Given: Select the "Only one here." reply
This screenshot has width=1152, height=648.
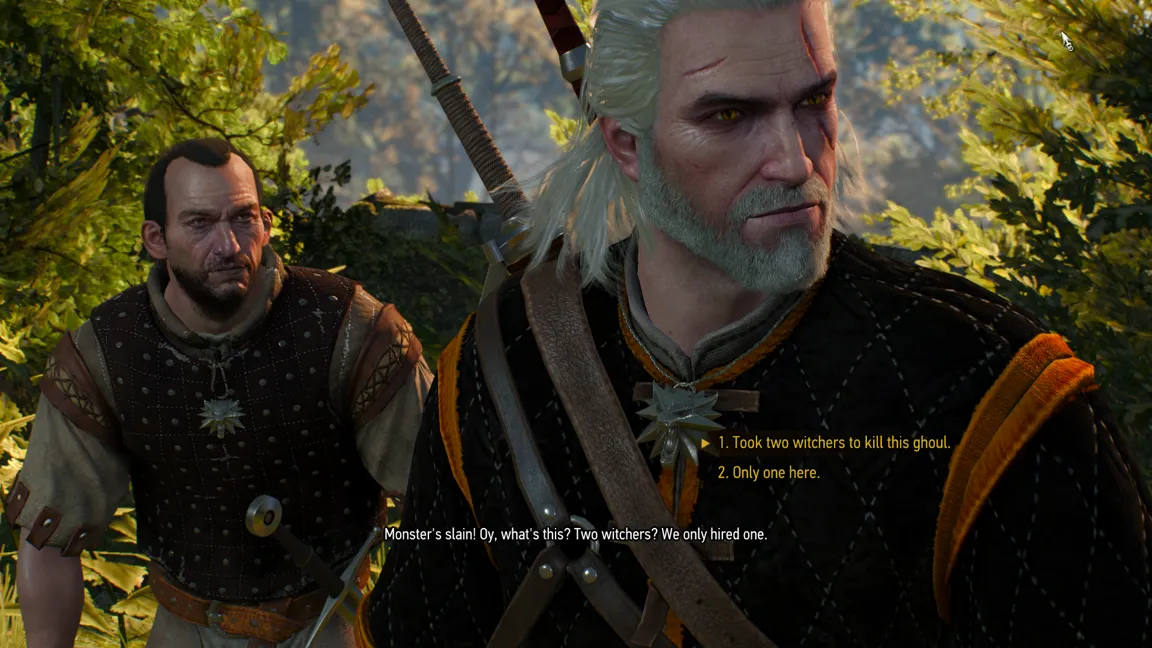Looking at the screenshot, I should 769,473.
